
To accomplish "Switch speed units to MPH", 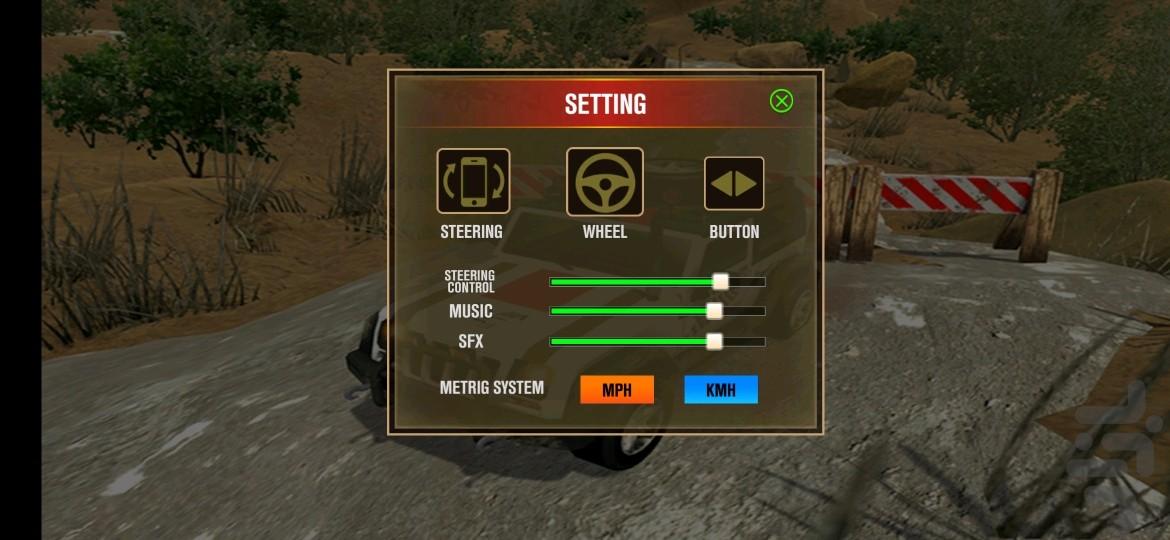I will tap(617, 390).
